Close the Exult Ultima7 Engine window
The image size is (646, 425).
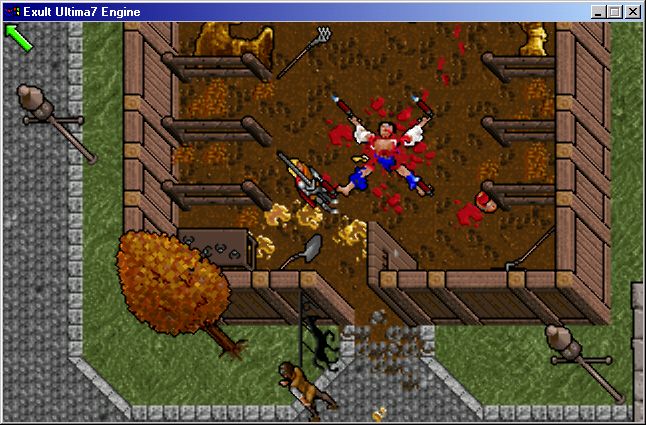point(633,12)
